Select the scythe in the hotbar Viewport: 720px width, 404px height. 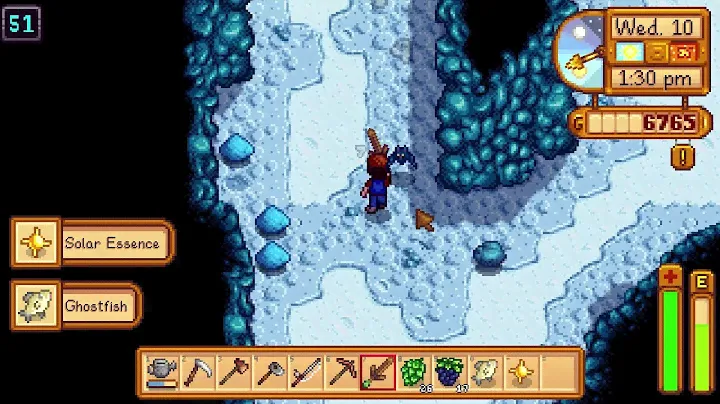tap(197, 371)
